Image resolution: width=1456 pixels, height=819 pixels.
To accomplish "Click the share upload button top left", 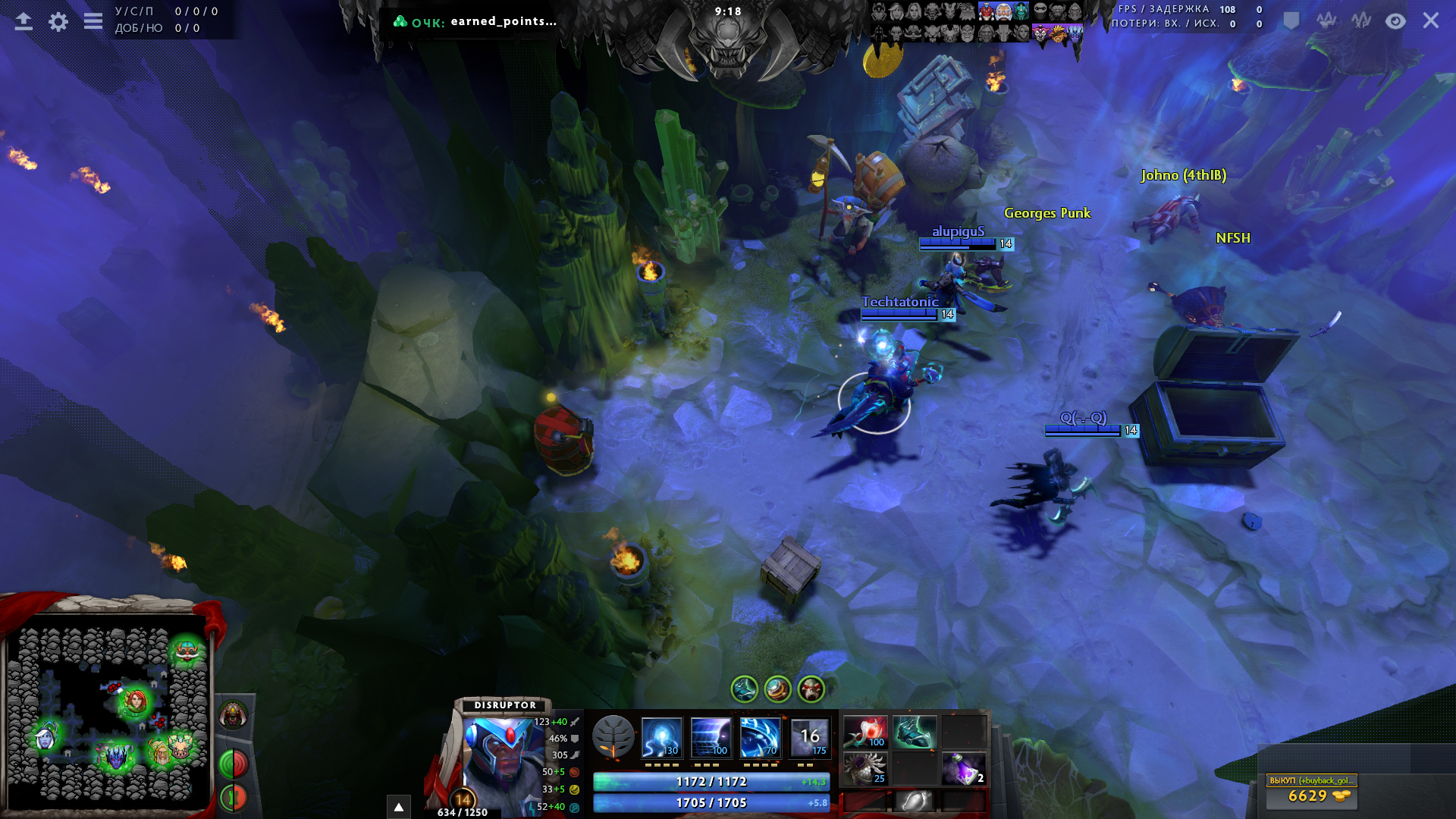I will tap(23, 20).
